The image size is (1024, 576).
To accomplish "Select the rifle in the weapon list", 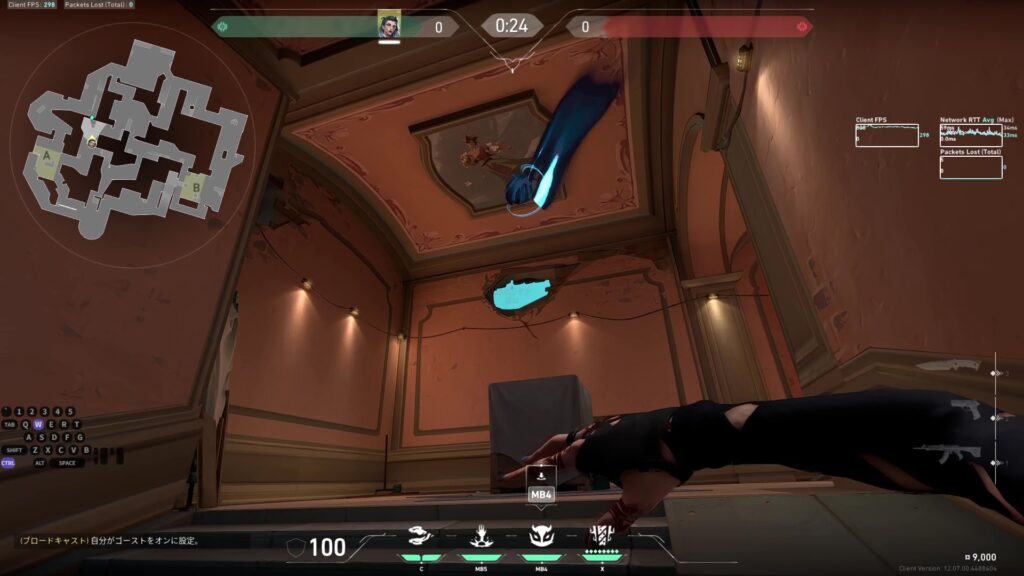I will click(948, 454).
